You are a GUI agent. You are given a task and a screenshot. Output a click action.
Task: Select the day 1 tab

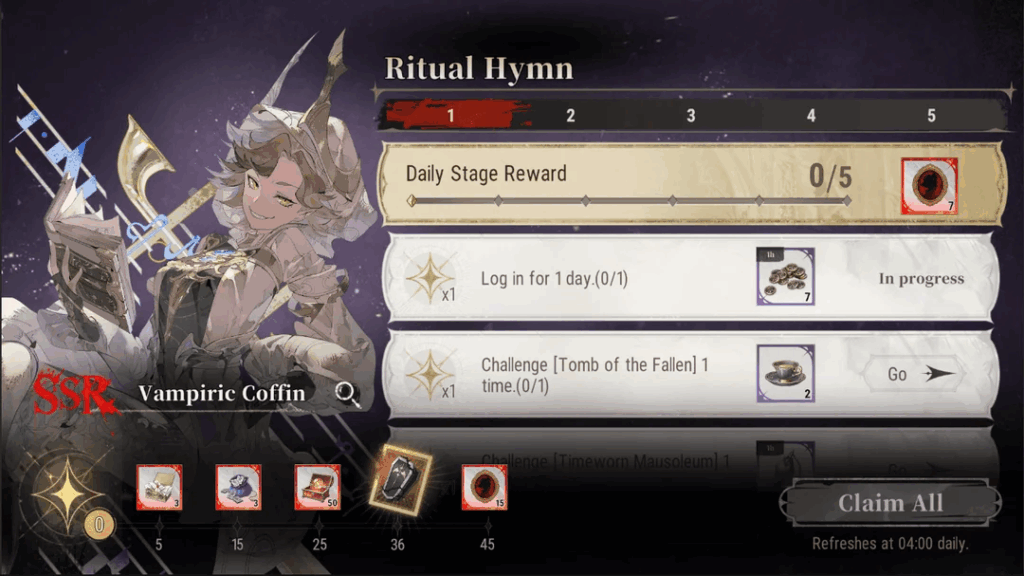pyautogui.click(x=450, y=116)
